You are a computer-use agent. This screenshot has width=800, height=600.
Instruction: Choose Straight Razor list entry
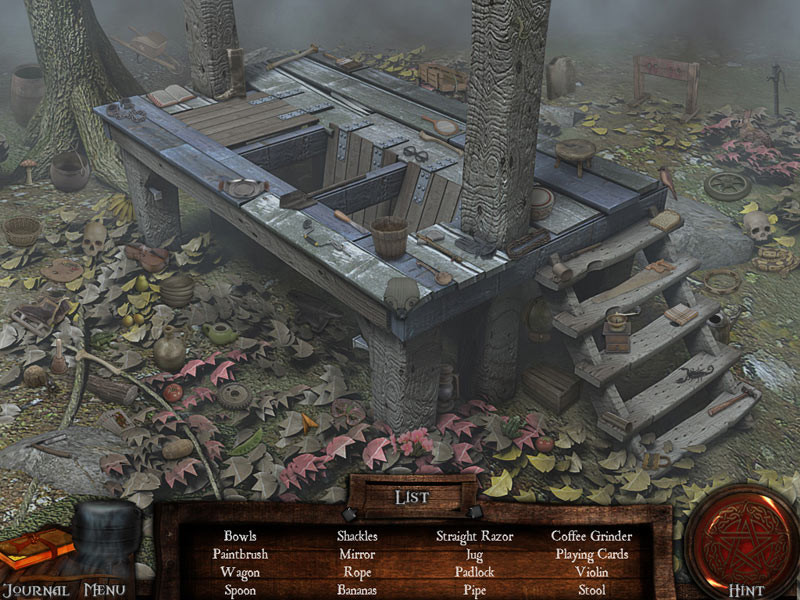[474, 536]
